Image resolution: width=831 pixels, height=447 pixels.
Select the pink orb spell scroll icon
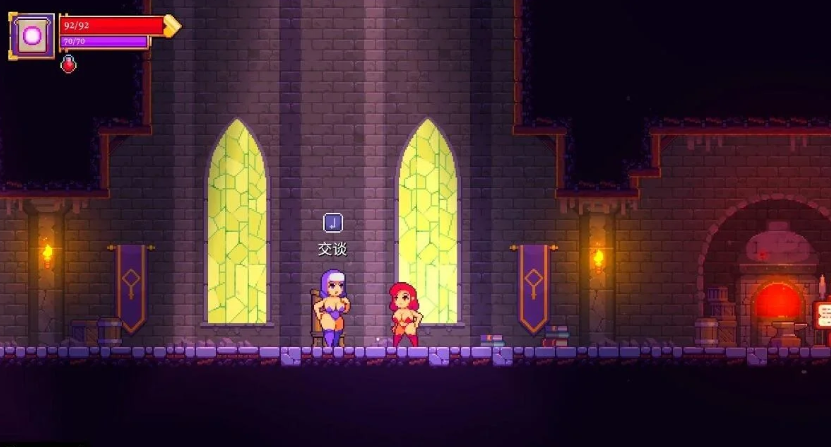(x=32, y=36)
